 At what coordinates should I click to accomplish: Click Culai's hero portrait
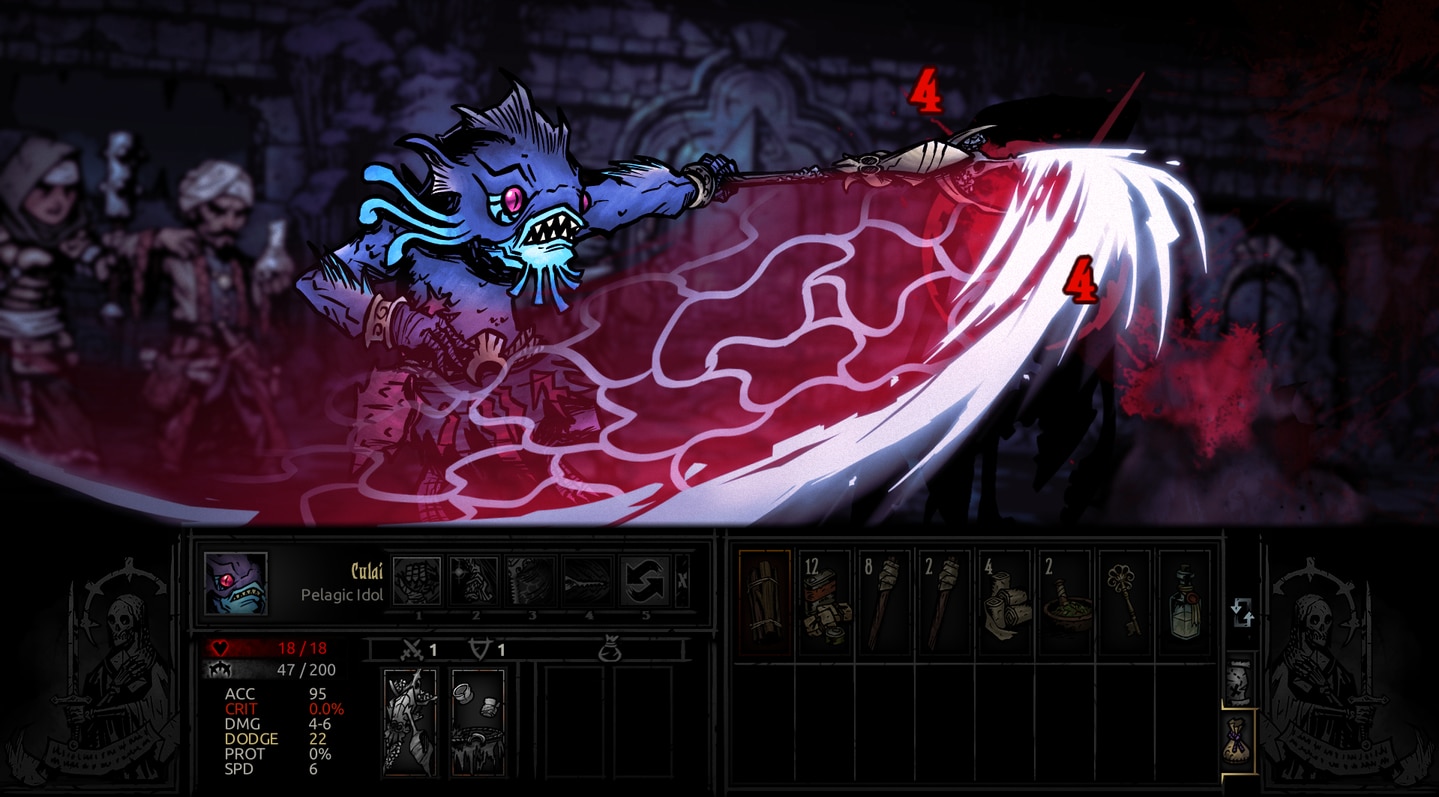point(236,584)
